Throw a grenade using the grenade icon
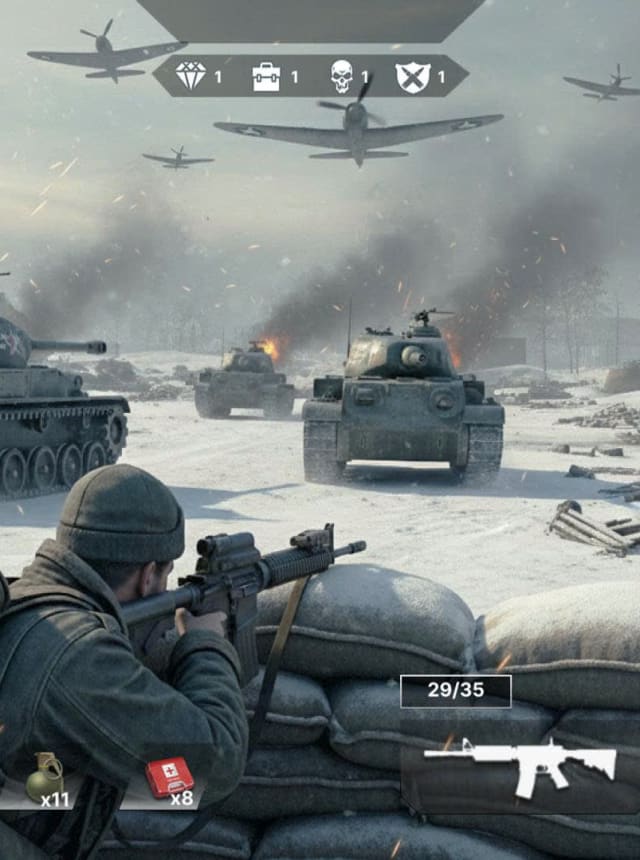The image size is (640, 860). click(44, 776)
